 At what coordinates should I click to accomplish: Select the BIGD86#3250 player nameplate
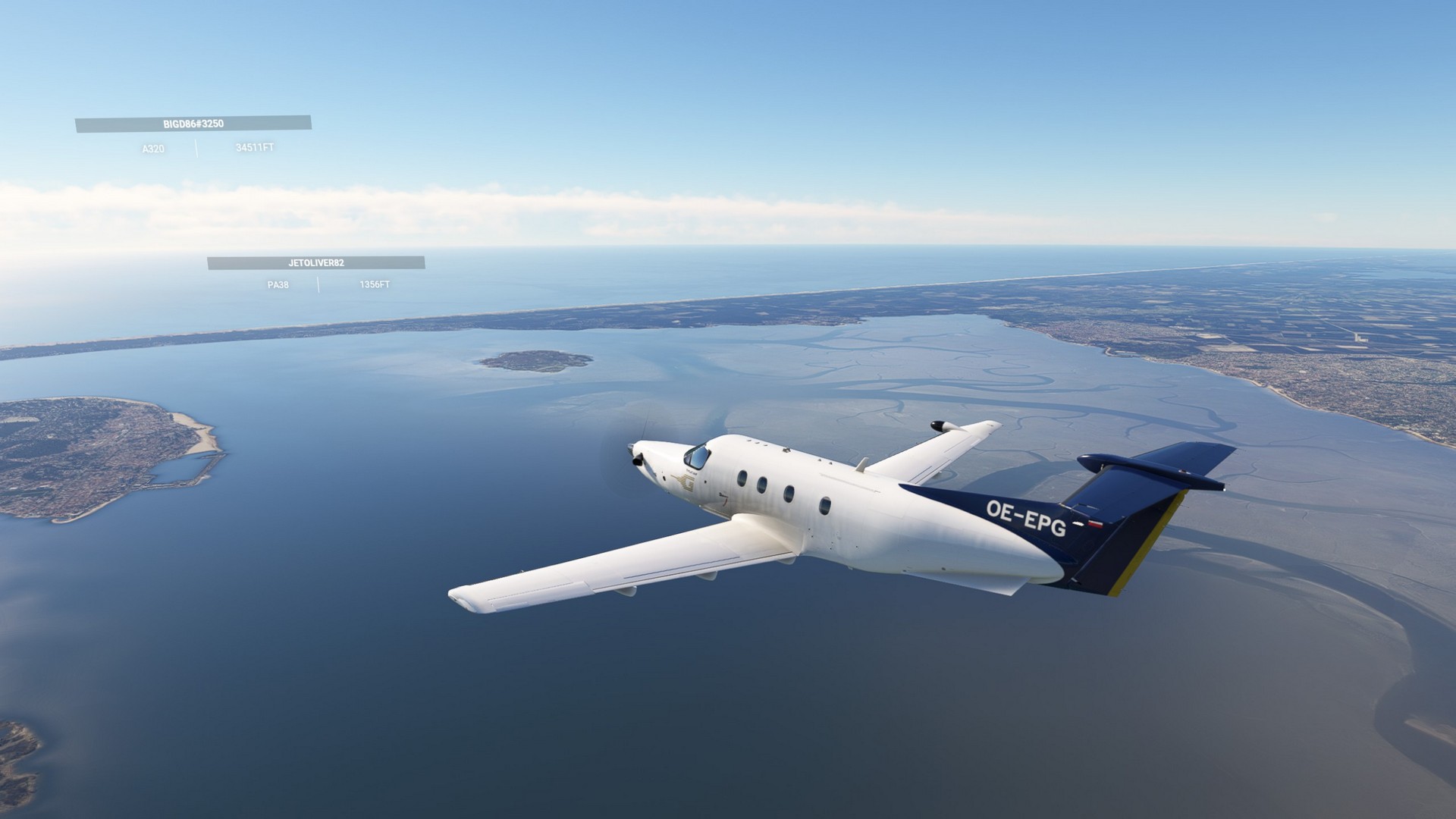[193, 124]
